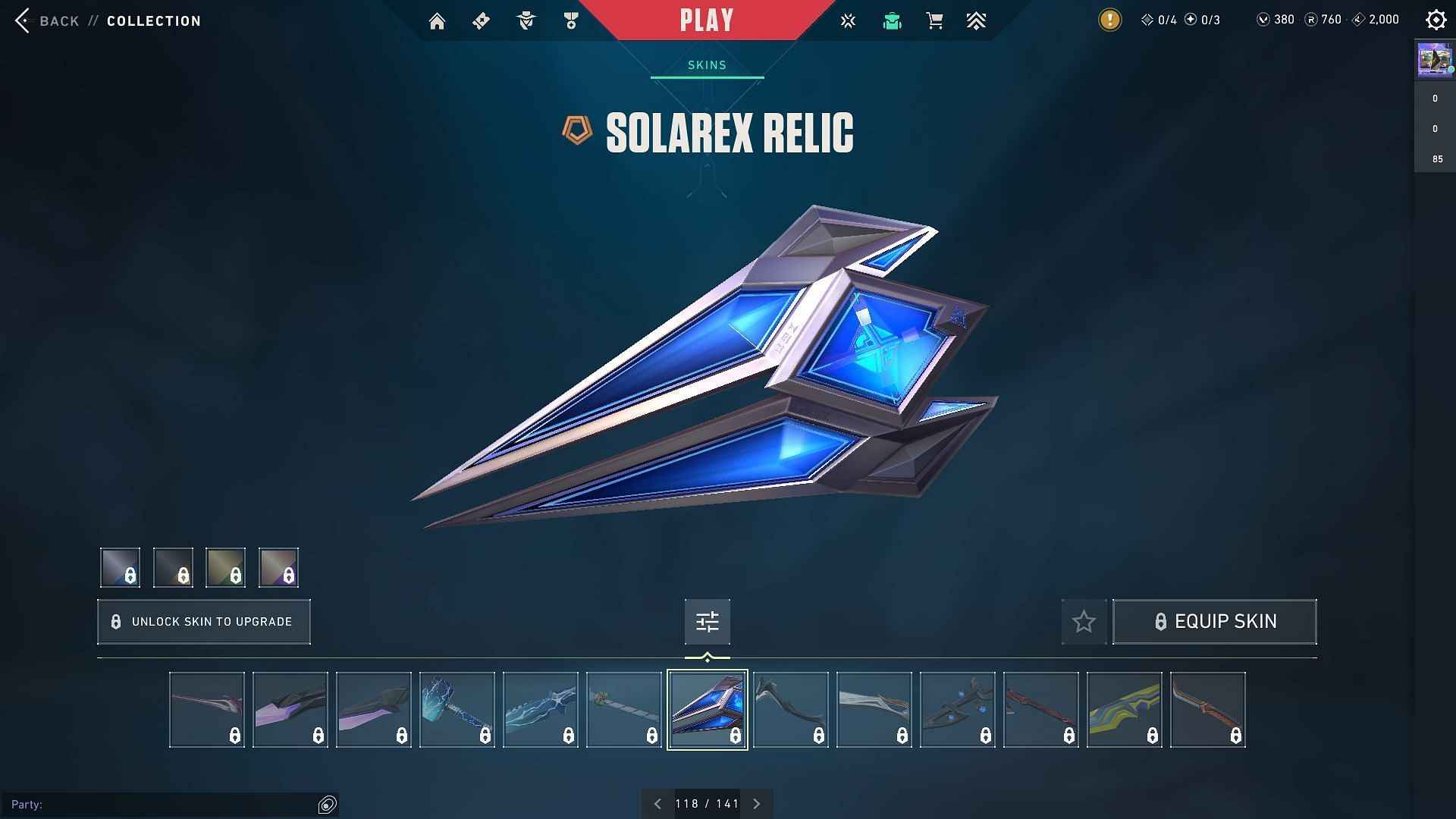Click the Home icon in top navigation
The image size is (1456, 819).
click(x=437, y=20)
